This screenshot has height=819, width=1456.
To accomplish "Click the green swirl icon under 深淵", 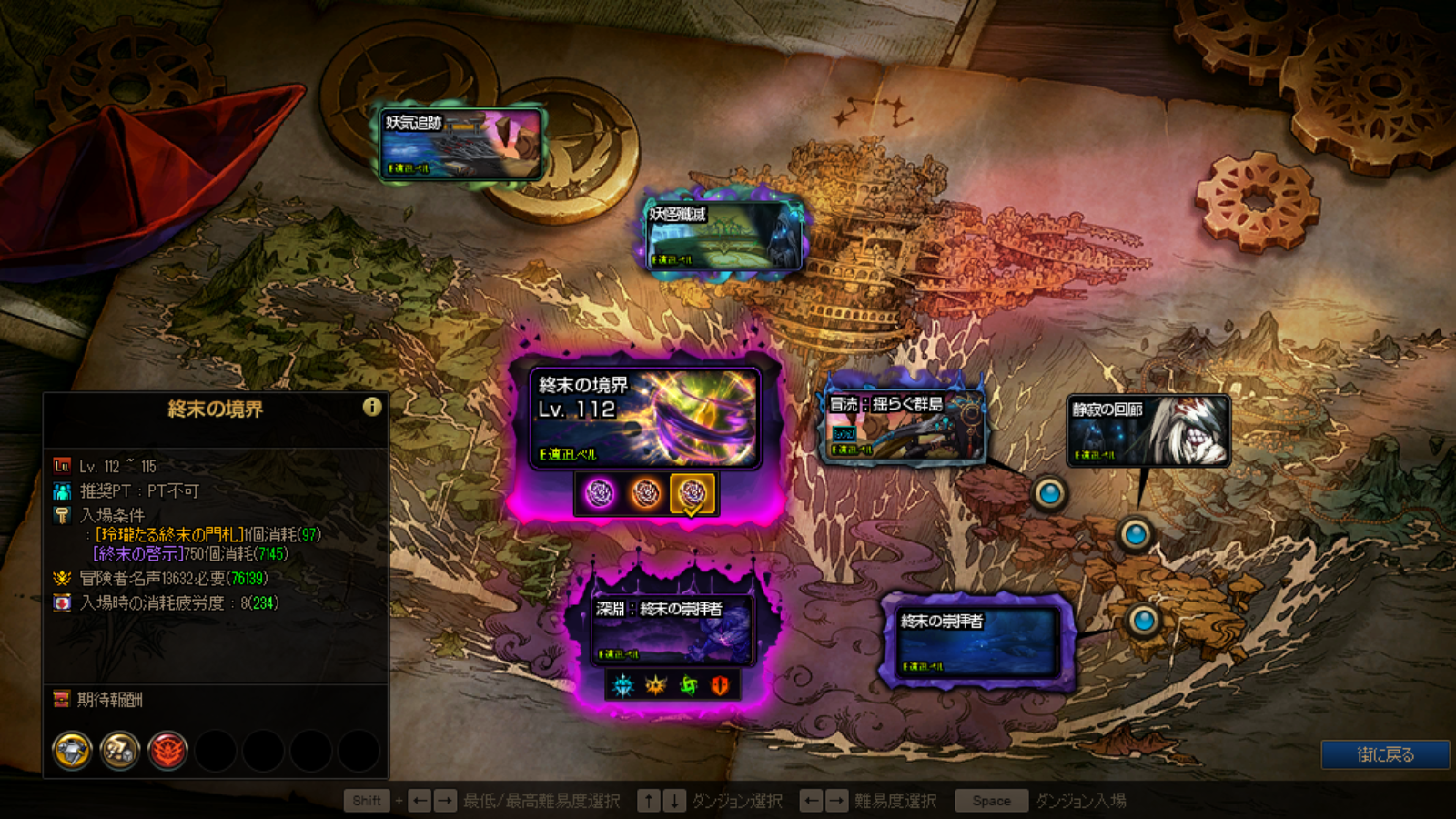I will tap(688, 685).
